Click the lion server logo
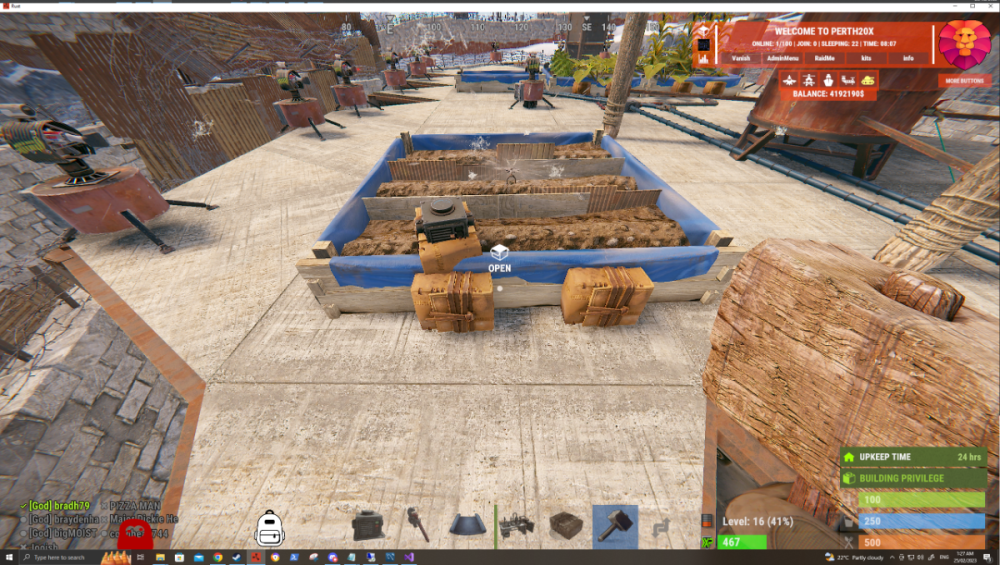The width and height of the screenshot is (1000, 565). [x=964, y=45]
